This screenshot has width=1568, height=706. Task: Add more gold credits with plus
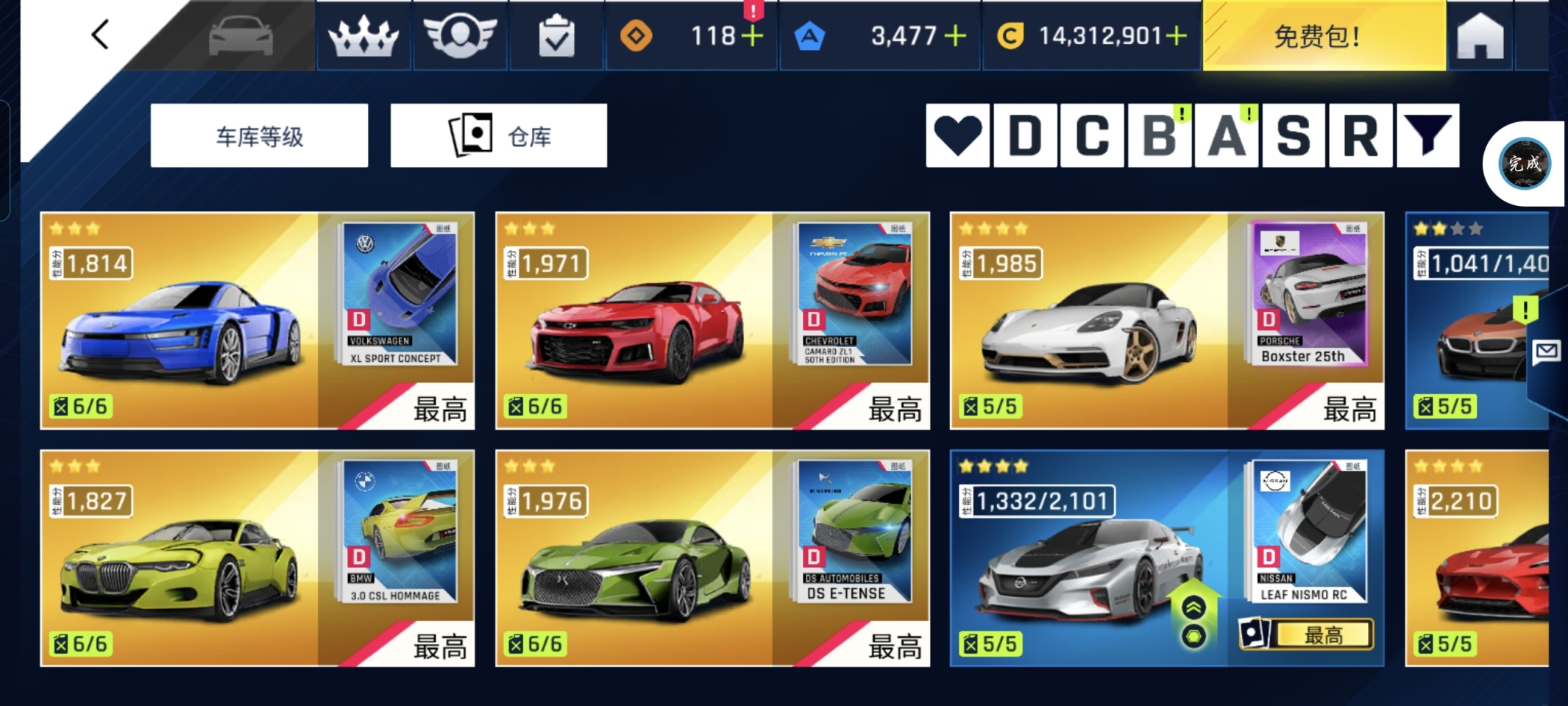click(x=1176, y=36)
